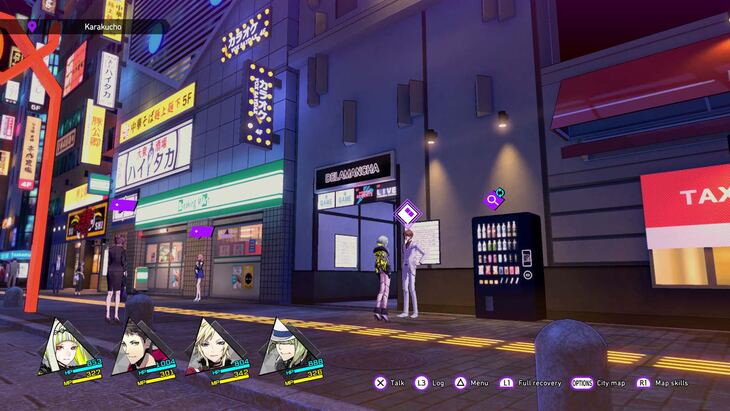Click the Karakucho location pin icon

32,27
